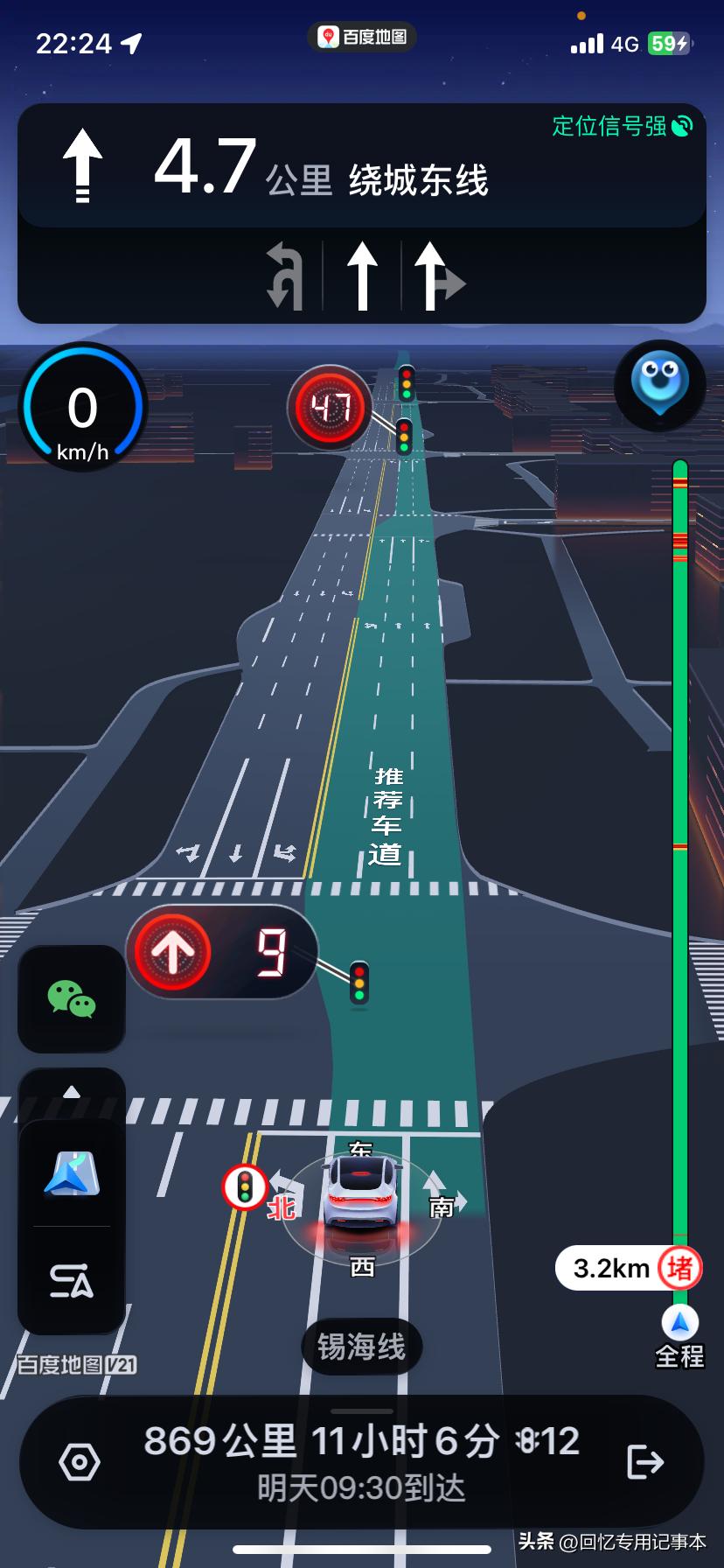724x1568 pixels.
Task: Select the traffic light icon beside the car
Action: pos(245,1186)
